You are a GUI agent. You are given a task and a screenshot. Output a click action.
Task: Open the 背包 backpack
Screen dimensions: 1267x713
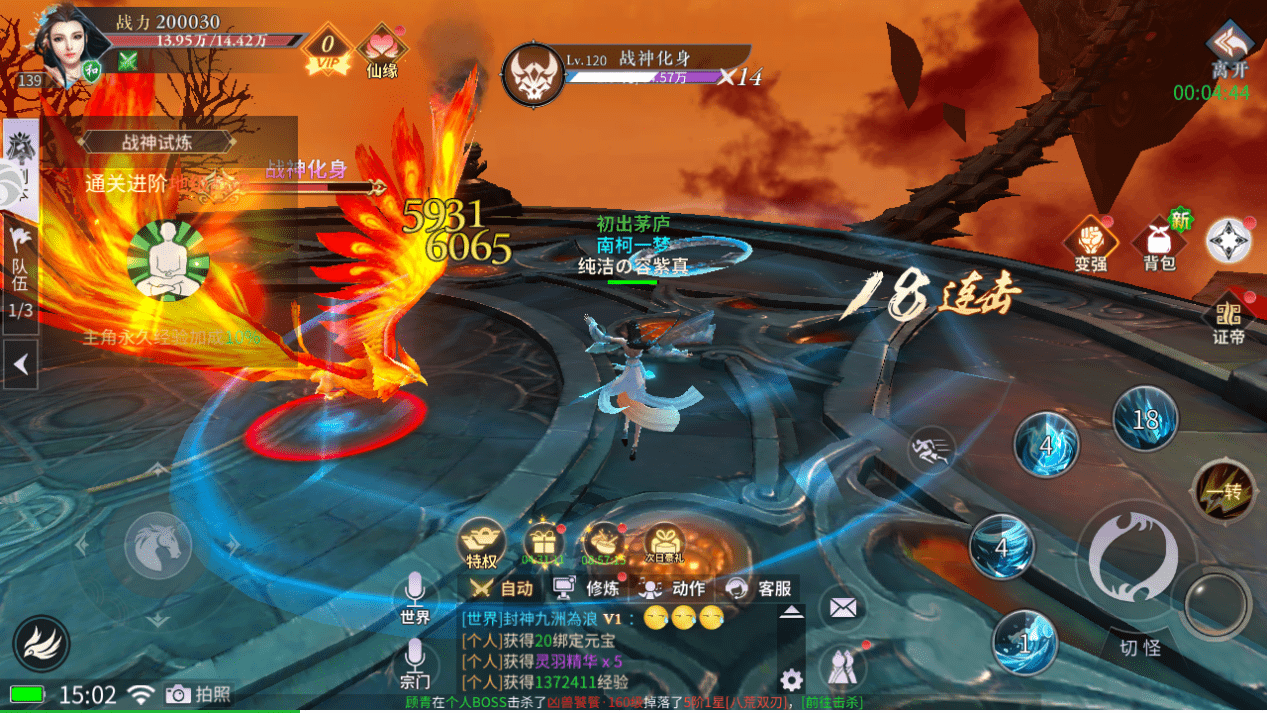coord(1159,243)
